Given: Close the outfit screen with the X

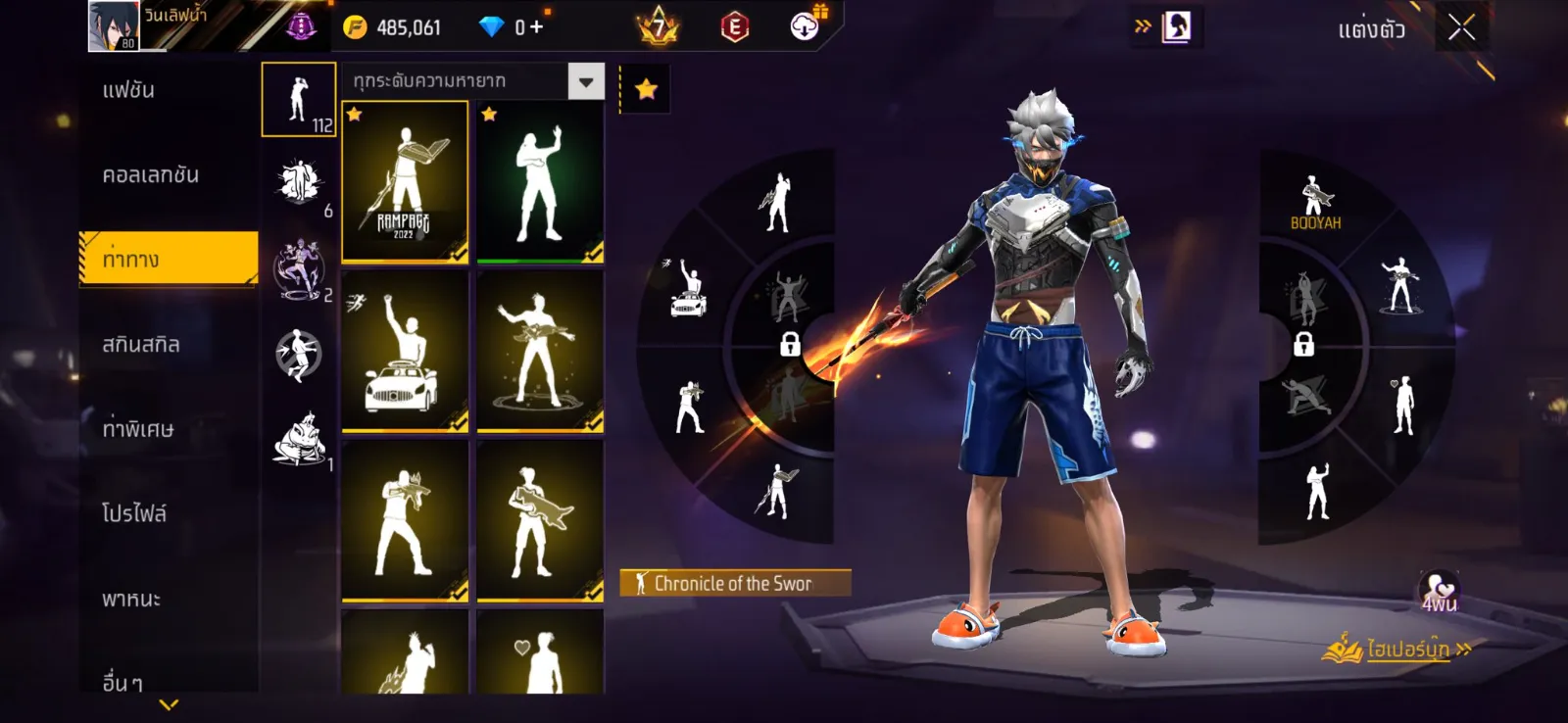Looking at the screenshot, I should click(x=1461, y=27).
